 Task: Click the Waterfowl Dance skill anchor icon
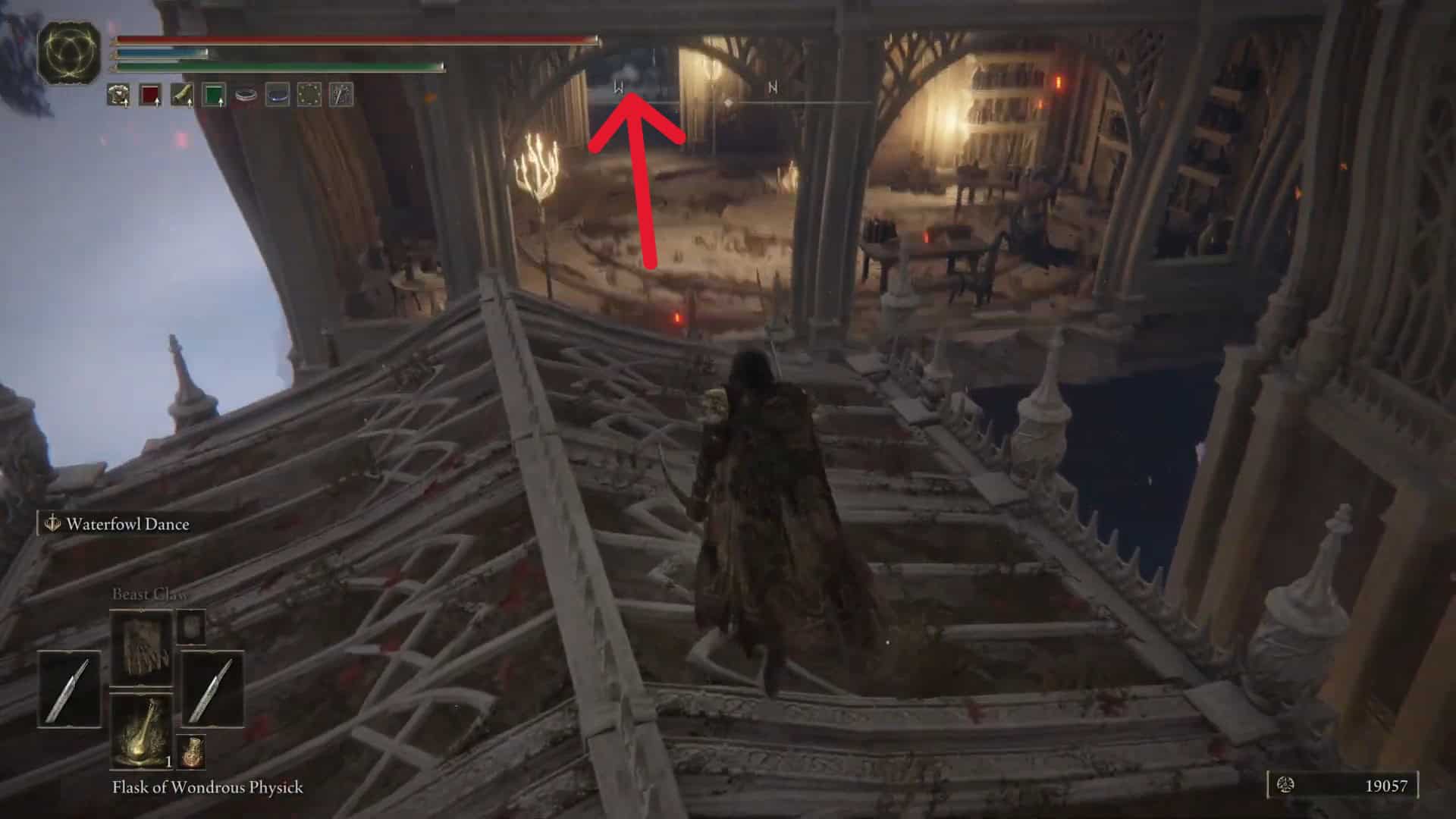[52, 523]
